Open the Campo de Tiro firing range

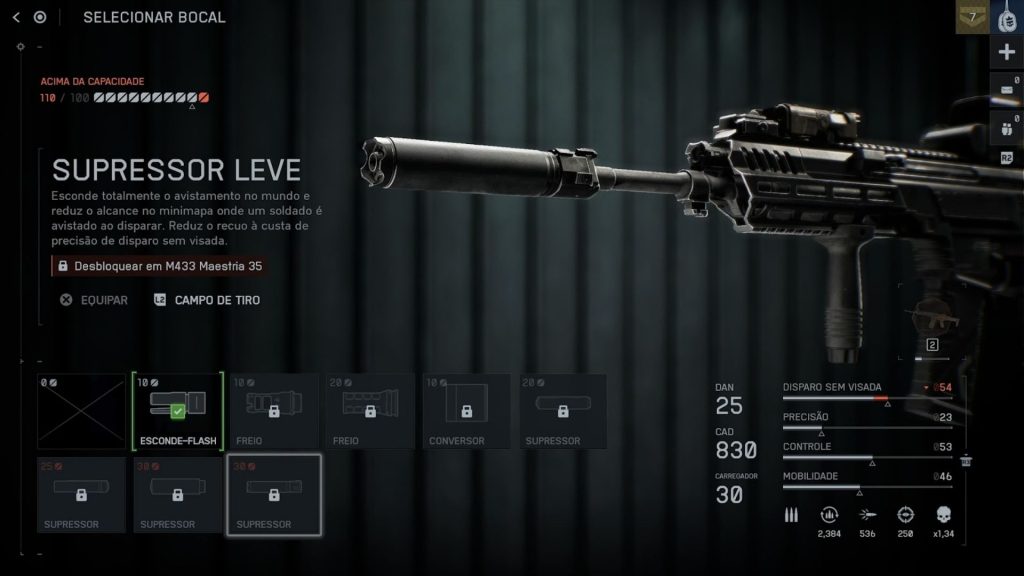click(x=207, y=300)
